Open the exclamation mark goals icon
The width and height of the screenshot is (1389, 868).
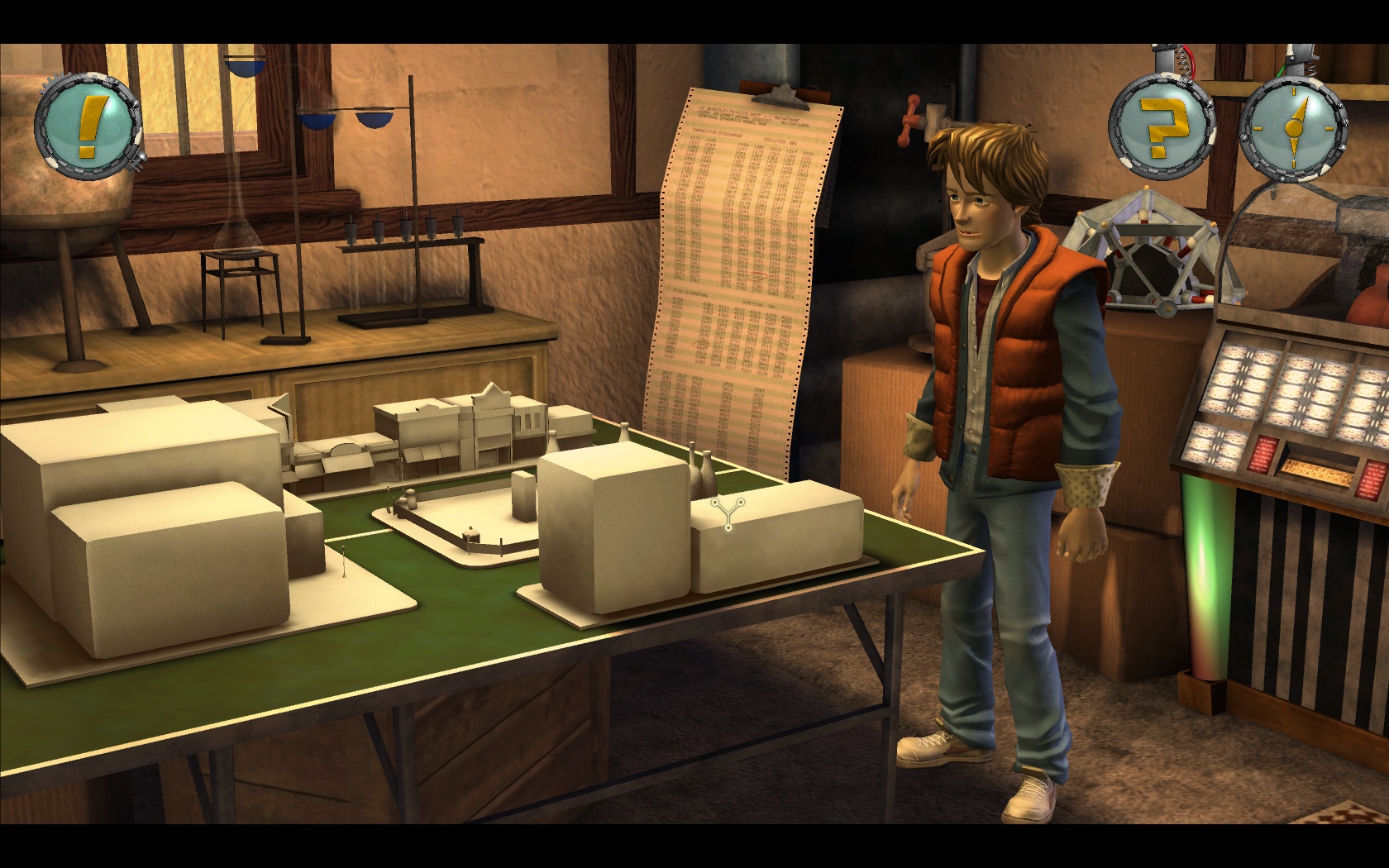click(88, 126)
